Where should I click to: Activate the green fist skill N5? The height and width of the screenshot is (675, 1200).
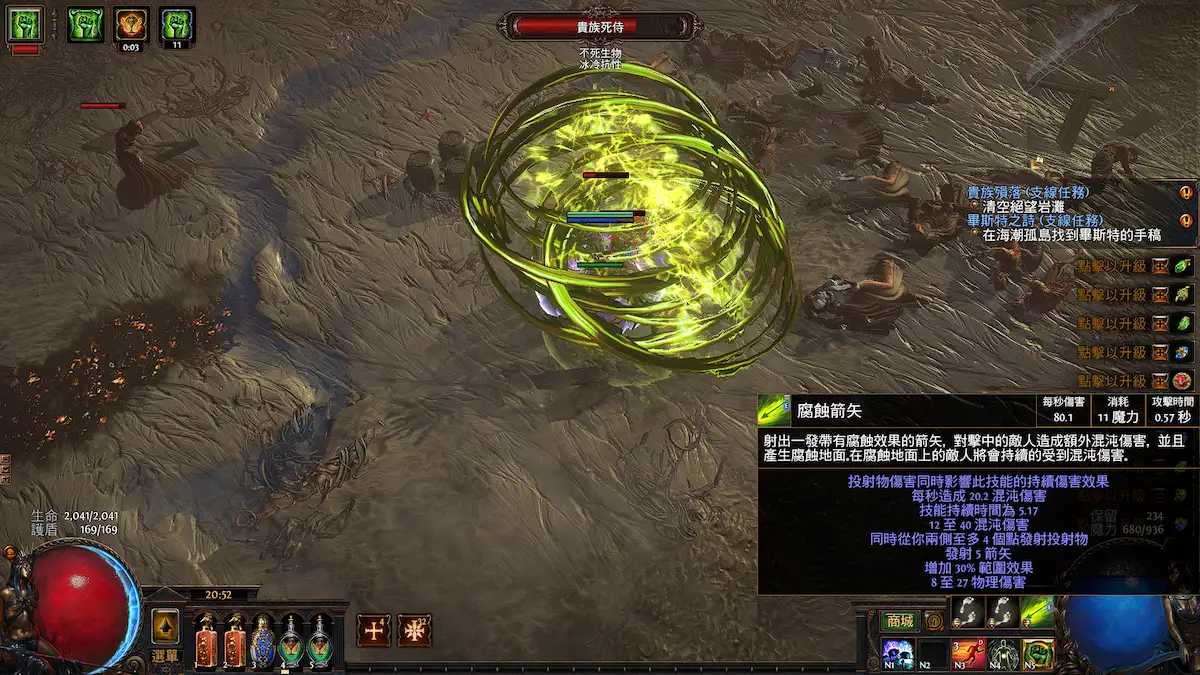[1037, 654]
